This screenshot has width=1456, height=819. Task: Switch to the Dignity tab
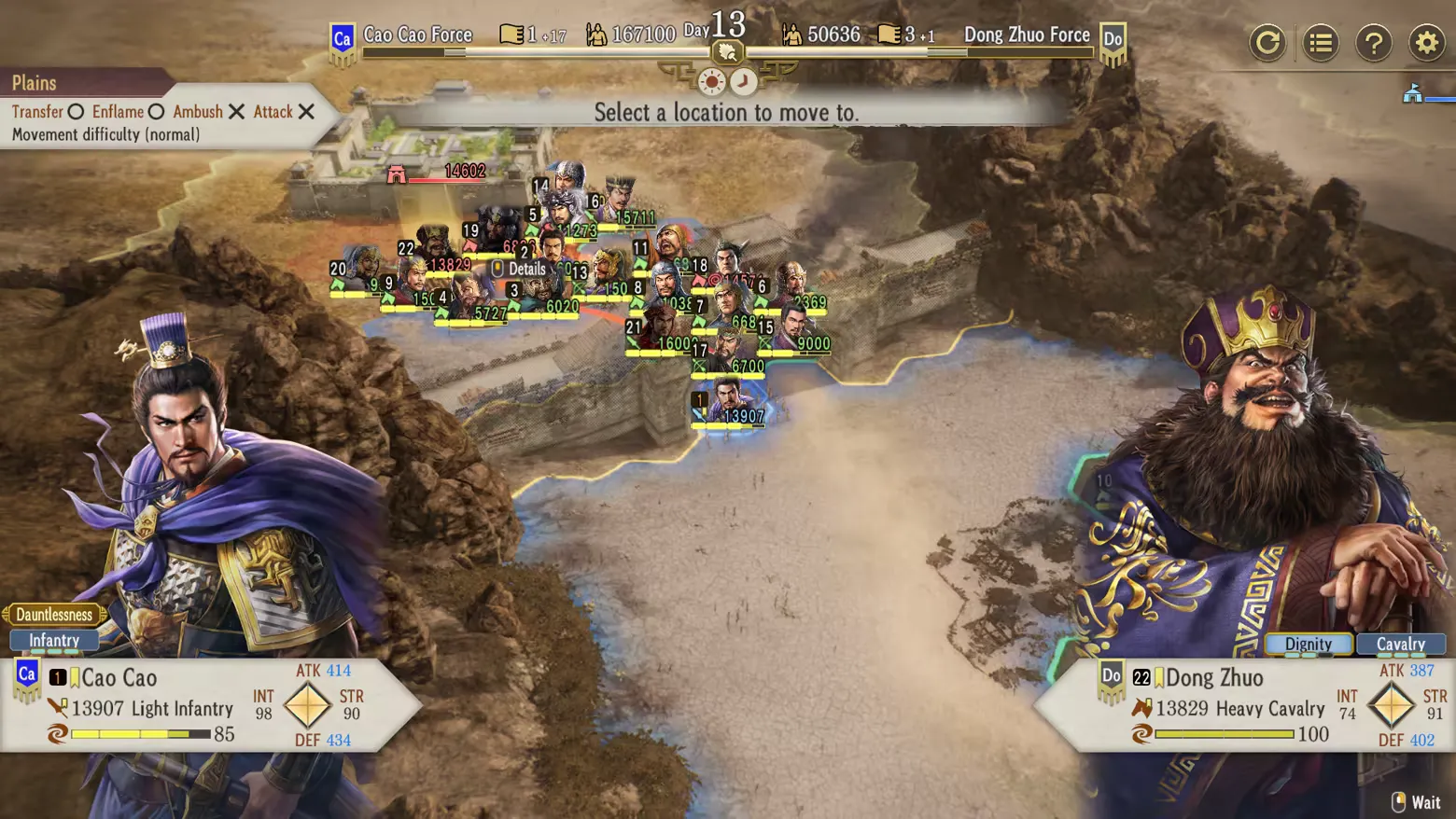click(1309, 644)
